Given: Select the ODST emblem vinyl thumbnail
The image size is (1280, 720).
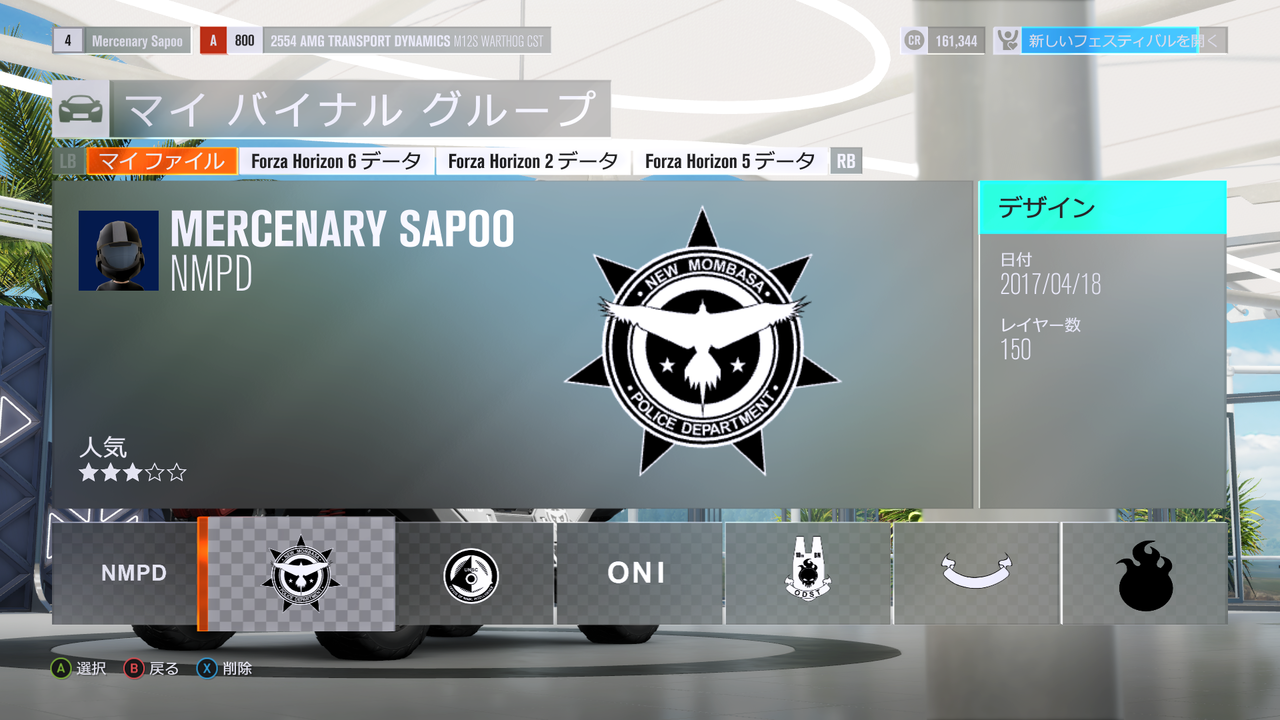Looking at the screenshot, I should pyautogui.click(x=808, y=574).
